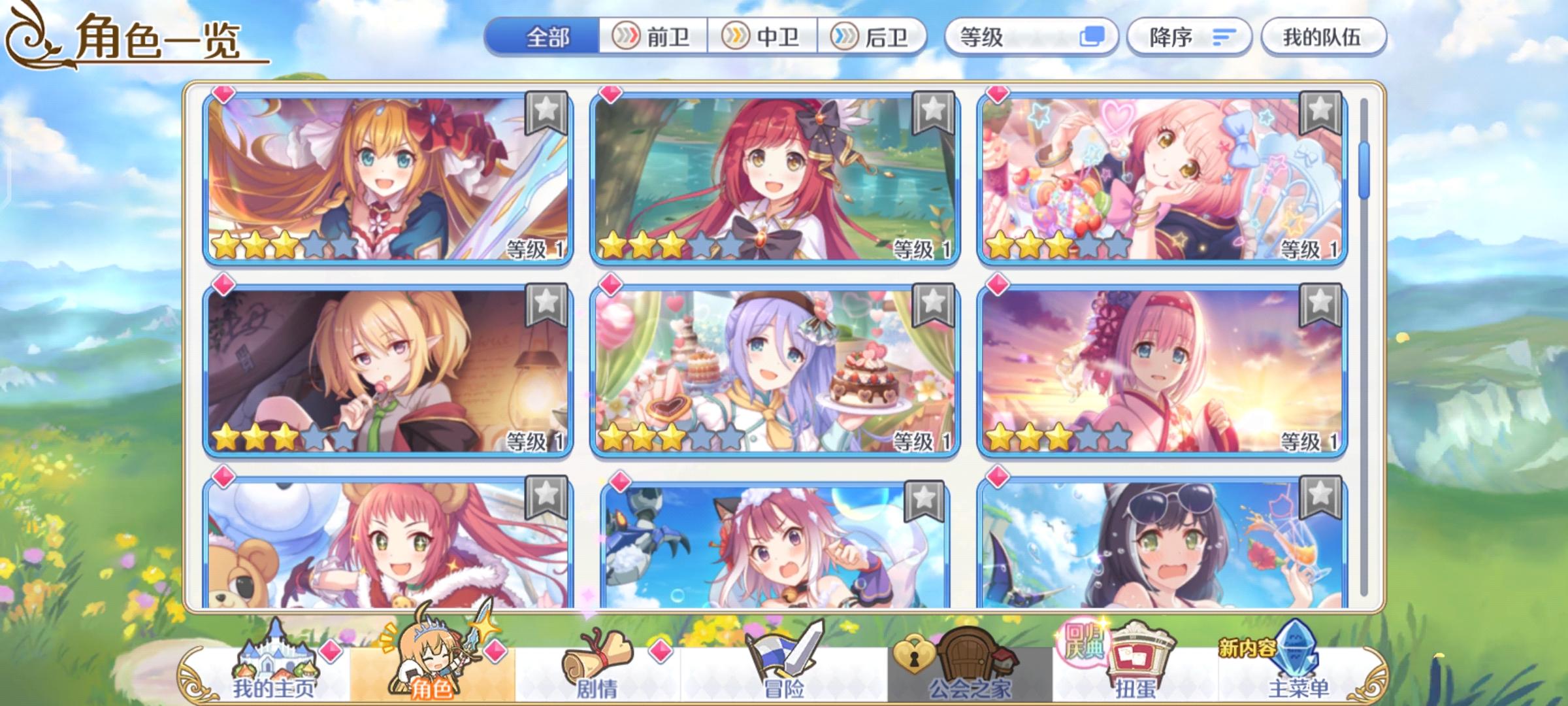Switch to the 后卫 rear guard tab

point(875,37)
